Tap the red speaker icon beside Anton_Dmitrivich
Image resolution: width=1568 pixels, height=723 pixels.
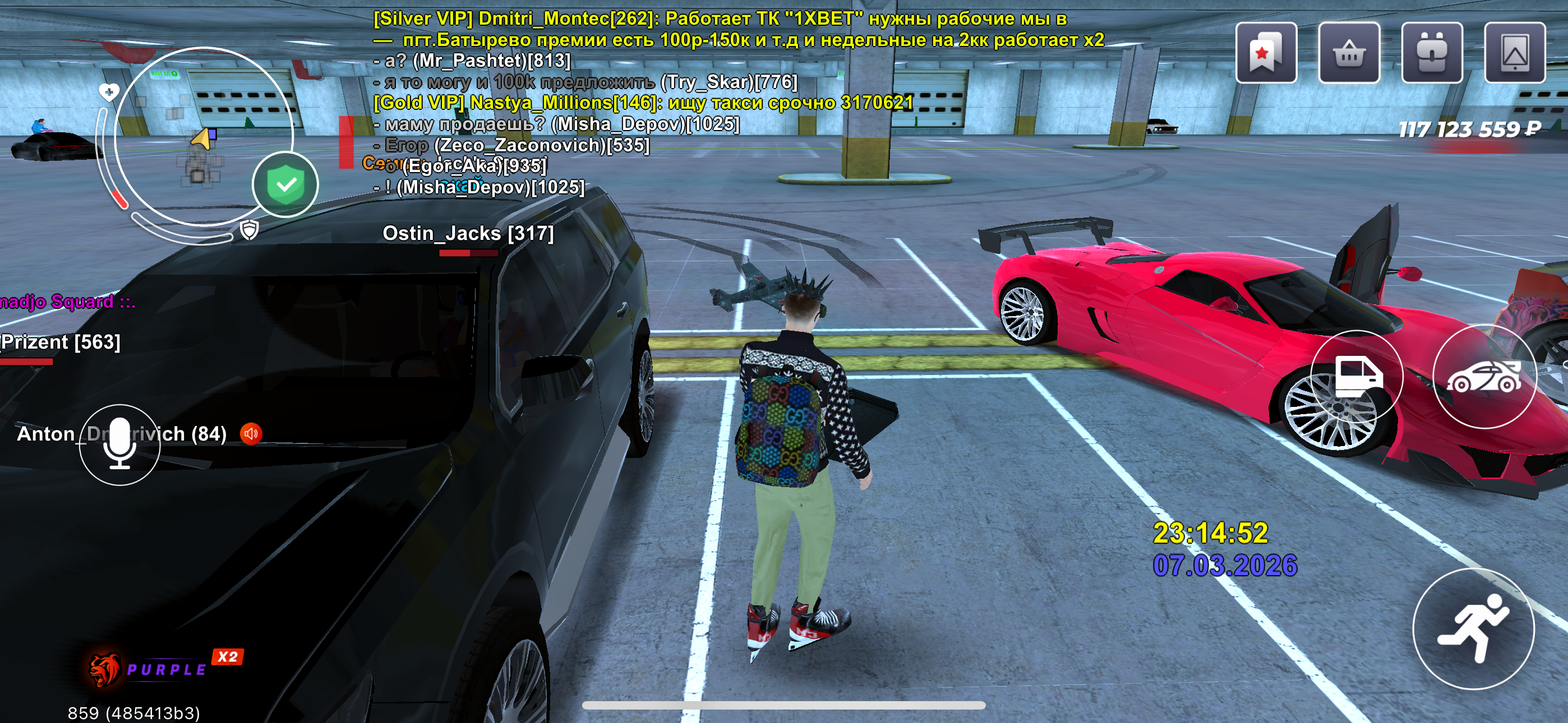point(251,433)
